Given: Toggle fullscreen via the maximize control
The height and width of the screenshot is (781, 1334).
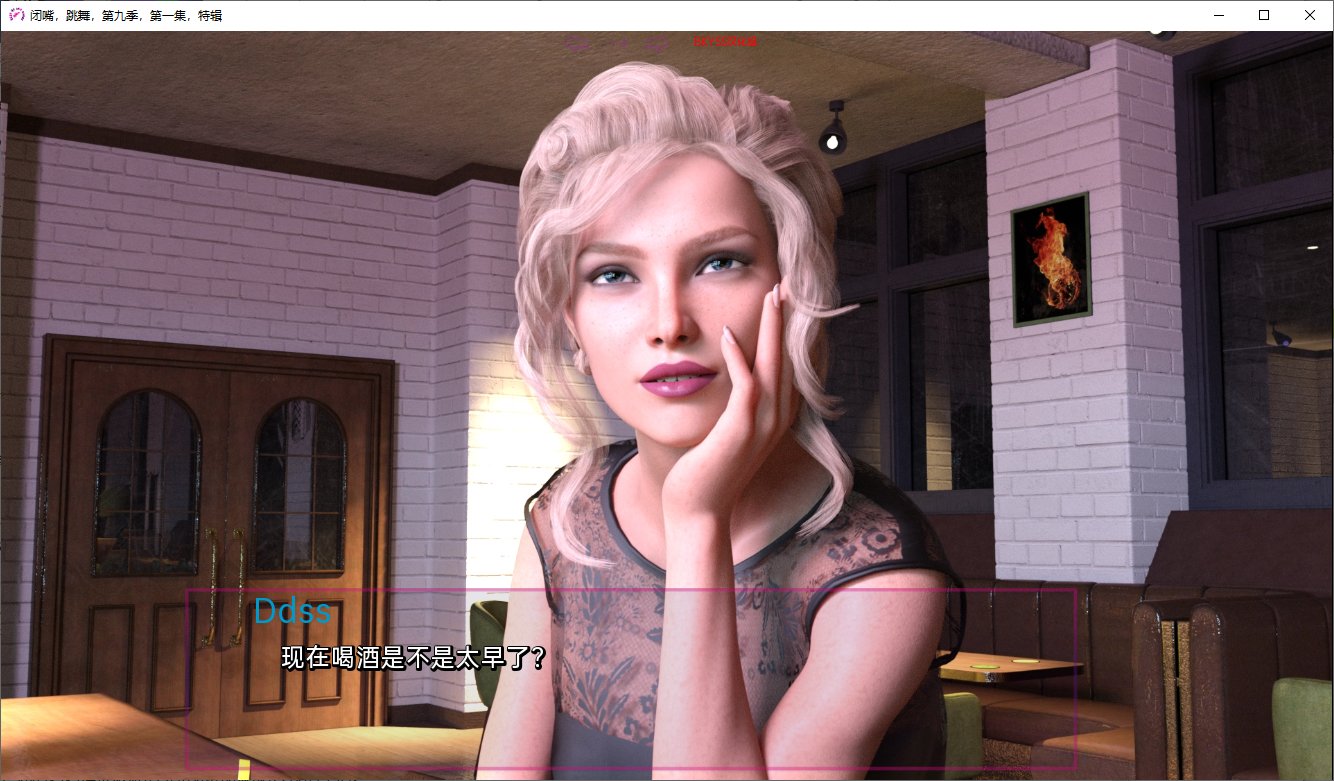Looking at the screenshot, I should pyautogui.click(x=1263, y=15).
